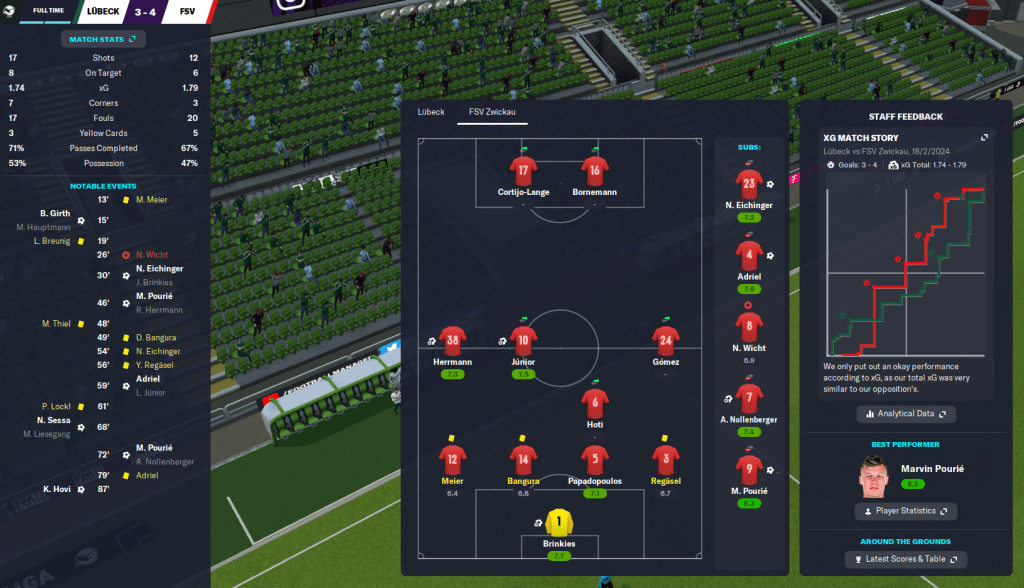Switch to the Lübeck lineup tab
Screen dimensions: 1024x588
pyautogui.click(x=430, y=111)
